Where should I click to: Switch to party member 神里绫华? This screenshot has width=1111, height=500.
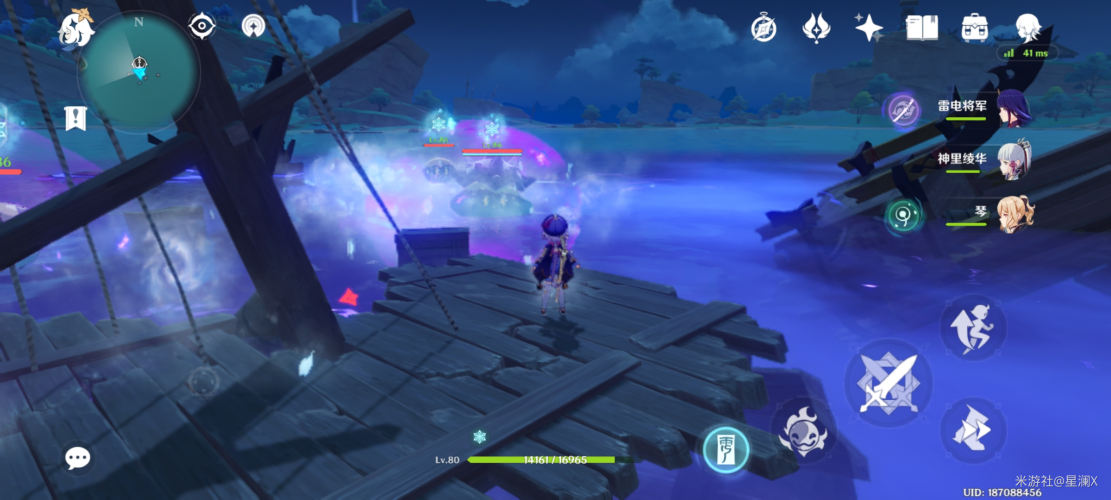(x=1012, y=160)
